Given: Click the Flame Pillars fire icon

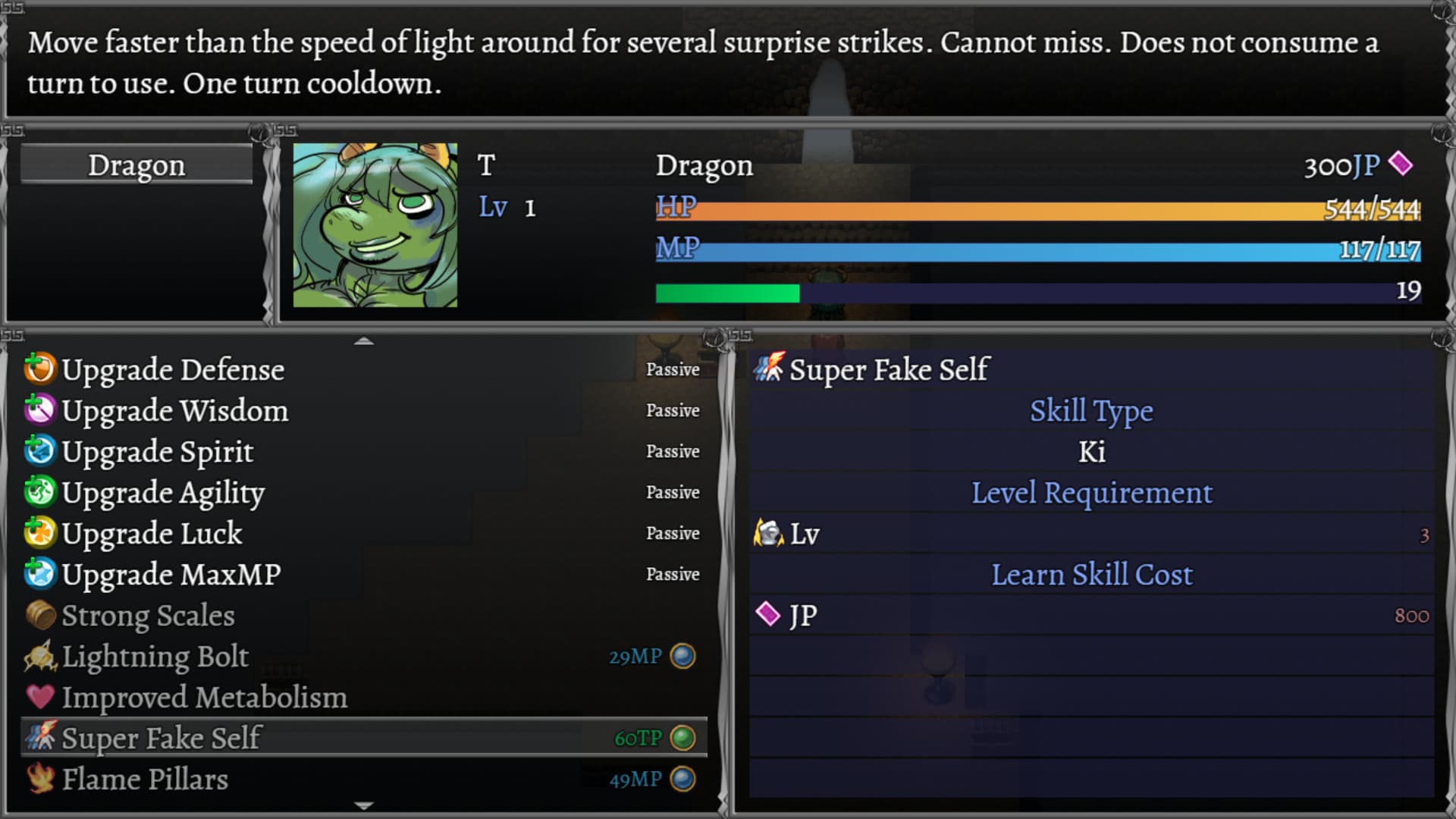Looking at the screenshot, I should coord(42,779).
